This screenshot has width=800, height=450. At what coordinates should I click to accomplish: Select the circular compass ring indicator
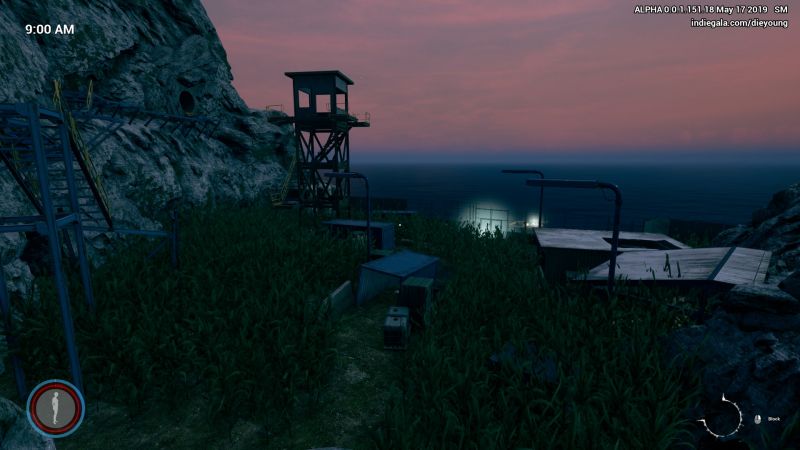[720, 417]
